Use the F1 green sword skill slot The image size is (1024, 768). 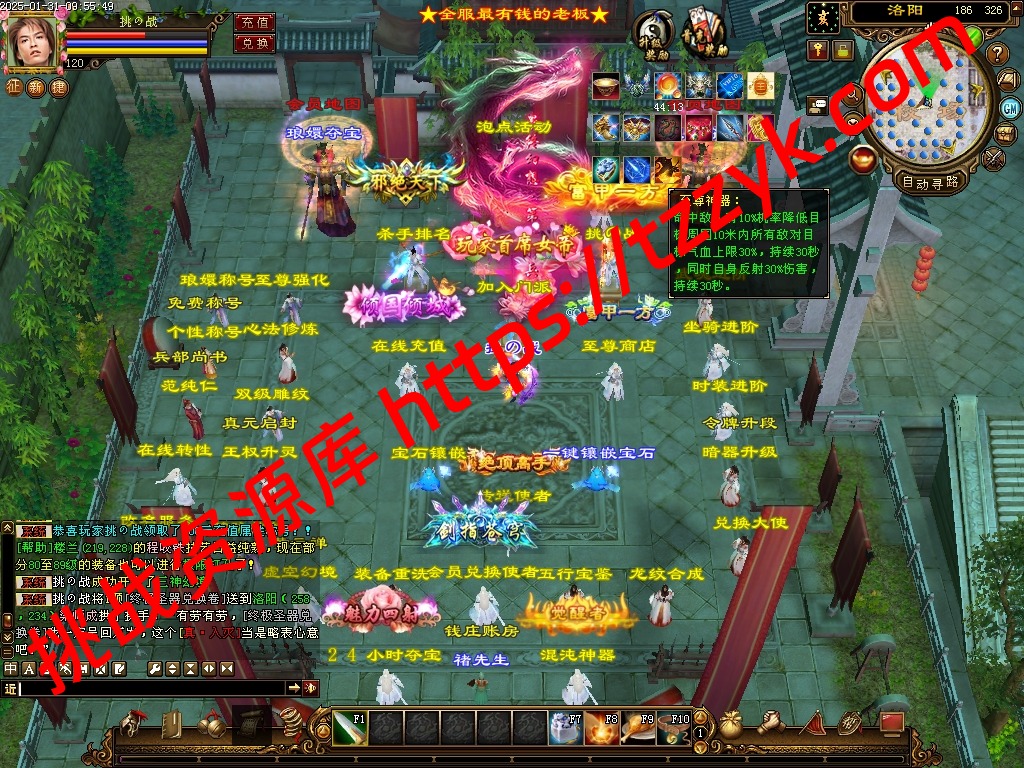coord(349,728)
